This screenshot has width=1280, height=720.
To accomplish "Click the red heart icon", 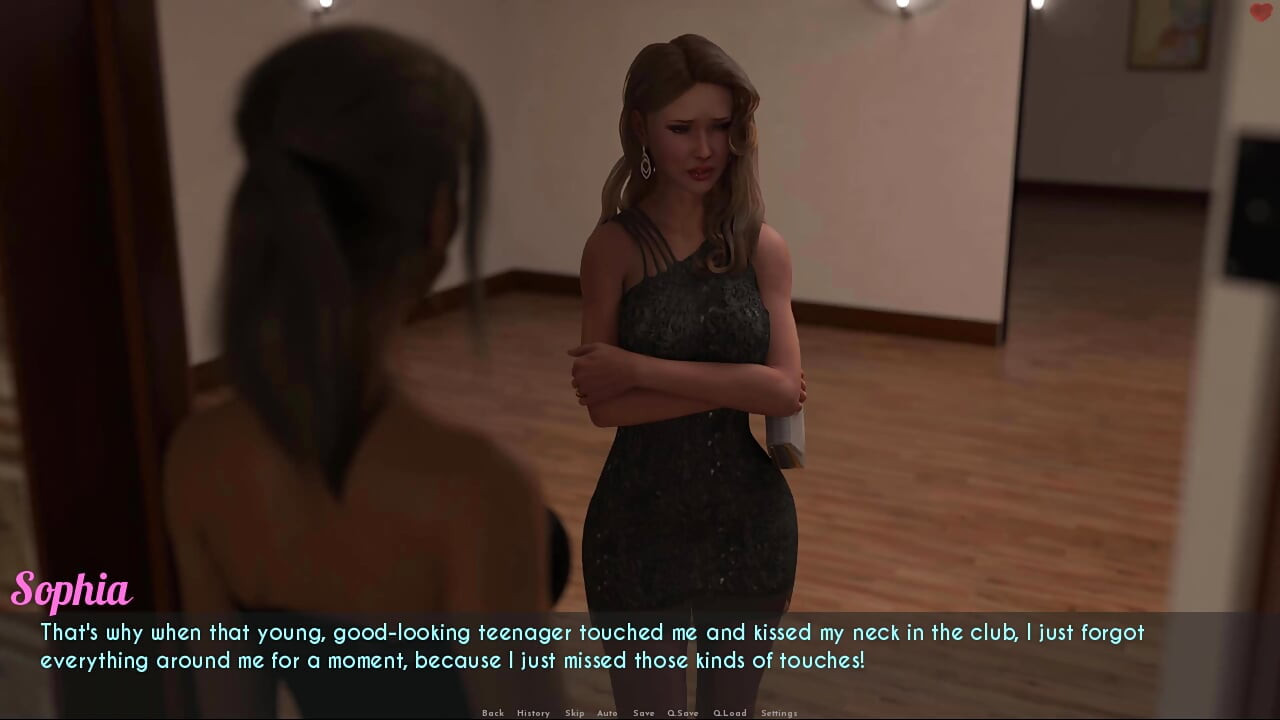I will pyautogui.click(x=1260, y=12).
